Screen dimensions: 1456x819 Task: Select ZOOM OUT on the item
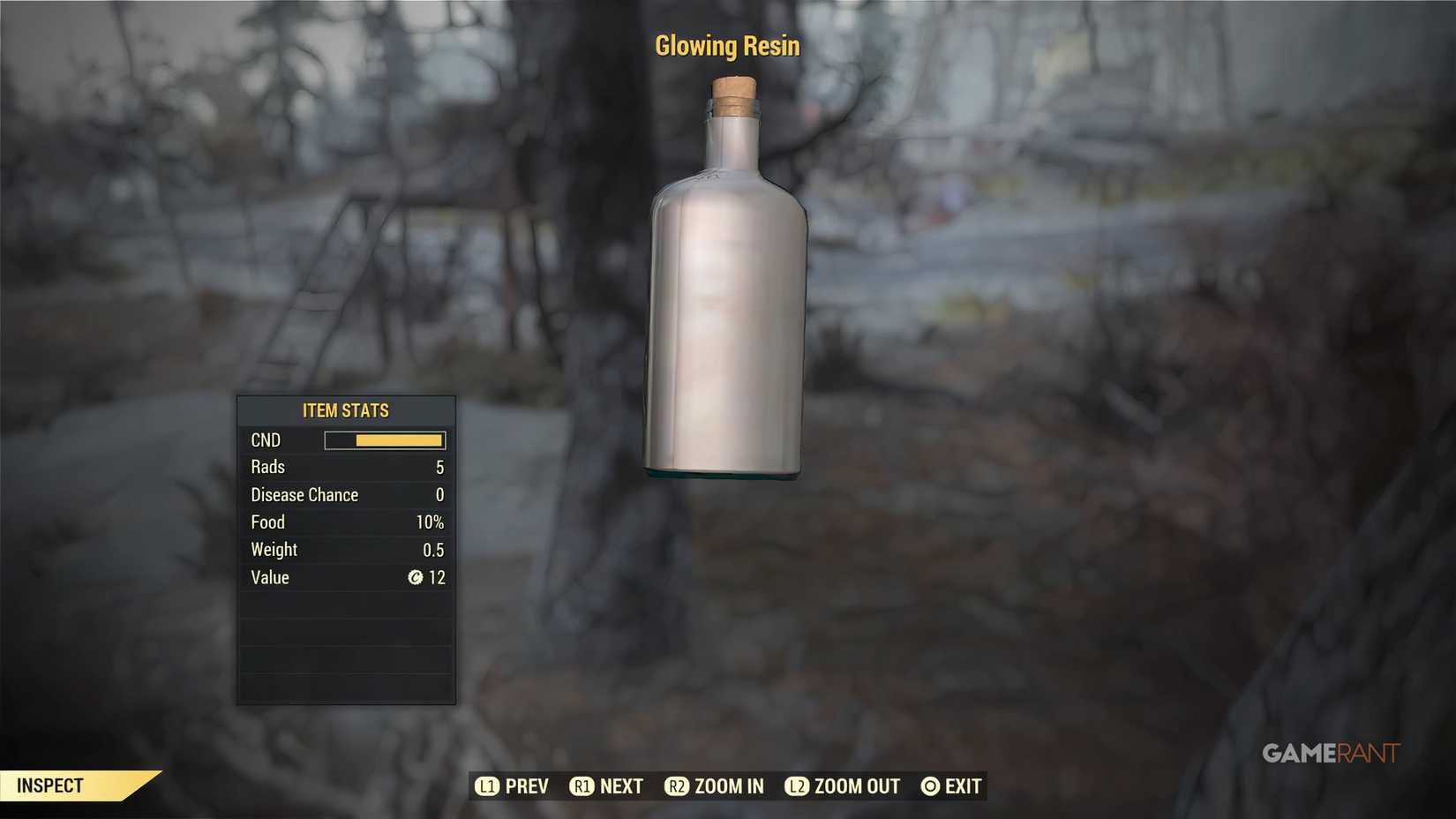(856, 785)
